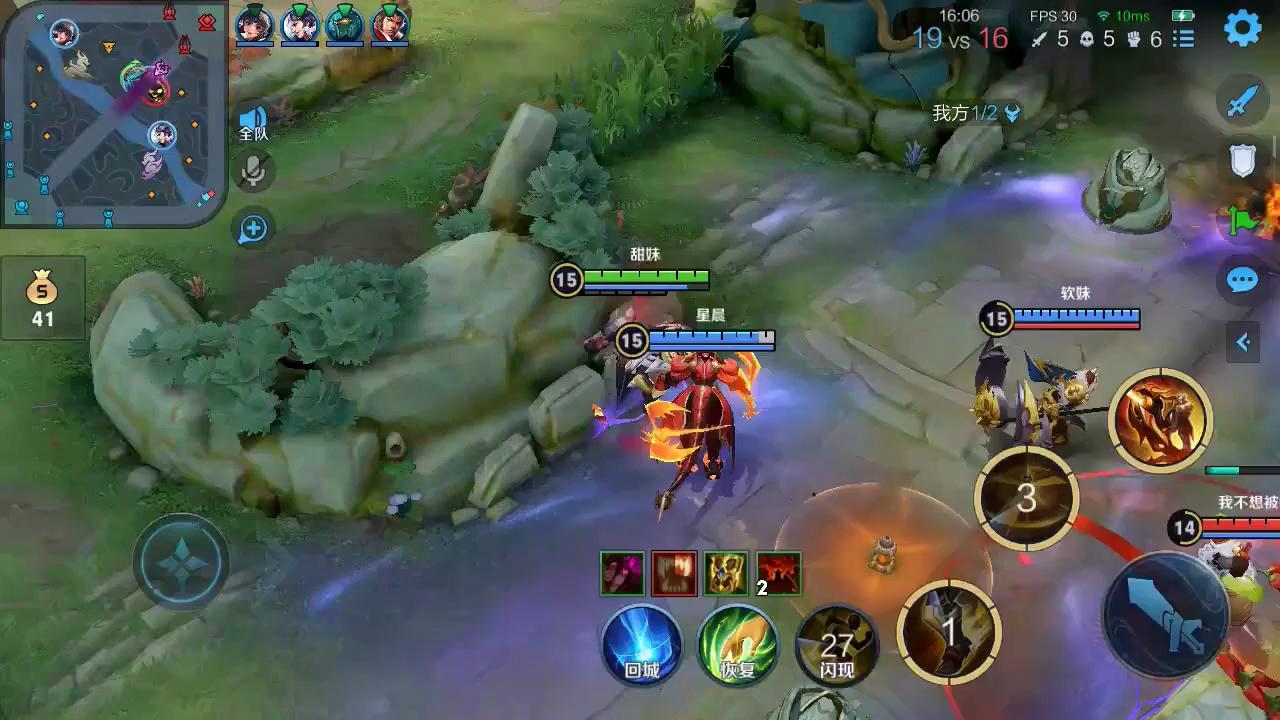Send the shield defend signal
Screen dimensions: 1280x720
(1243, 160)
